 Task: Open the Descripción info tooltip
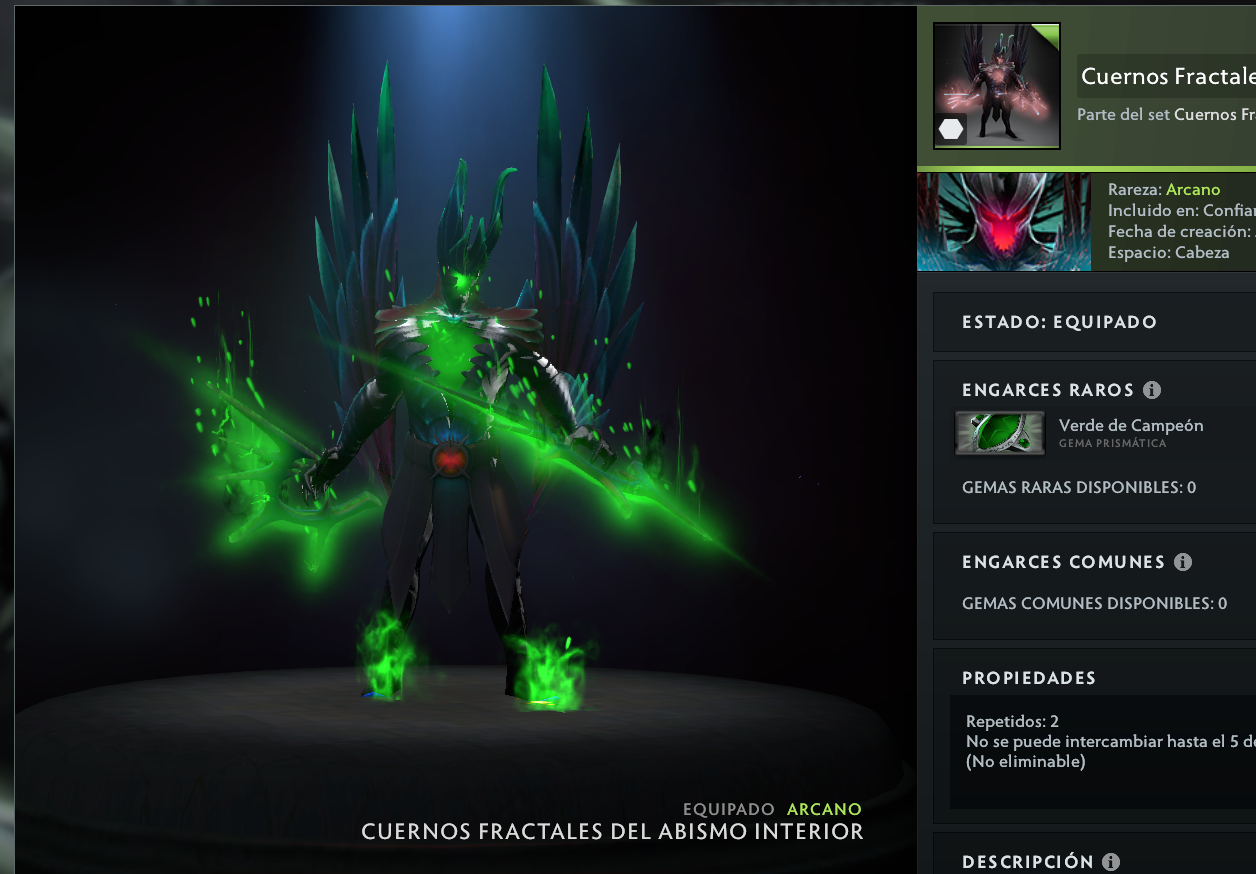point(1111,862)
